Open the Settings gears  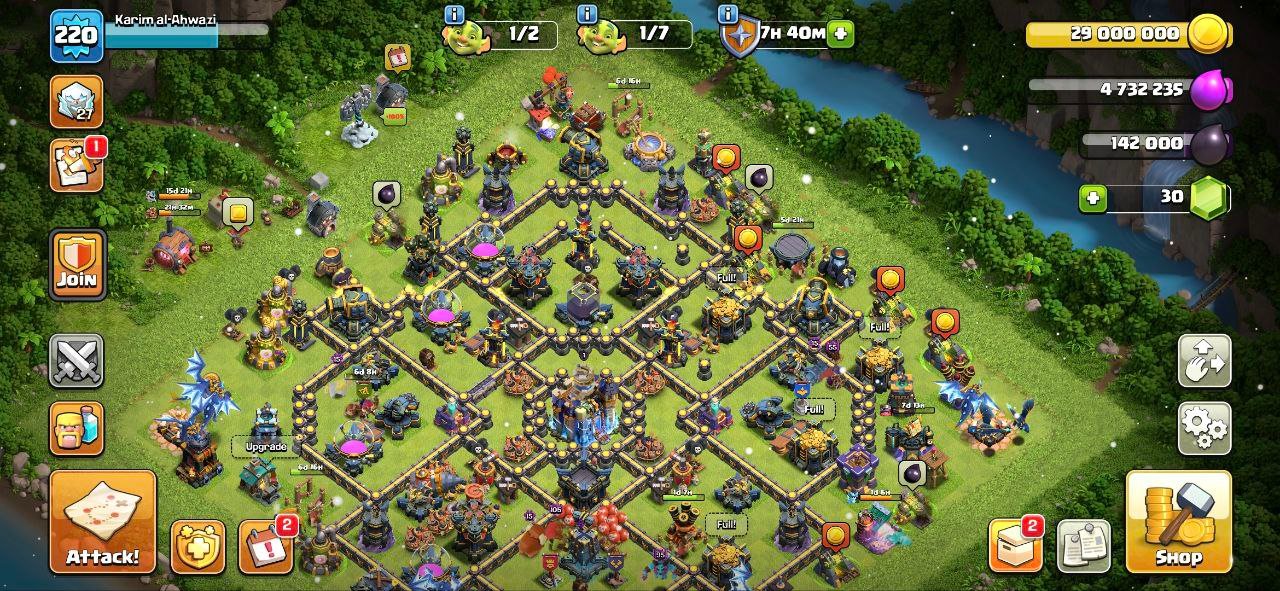click(x=1204, y=429)
